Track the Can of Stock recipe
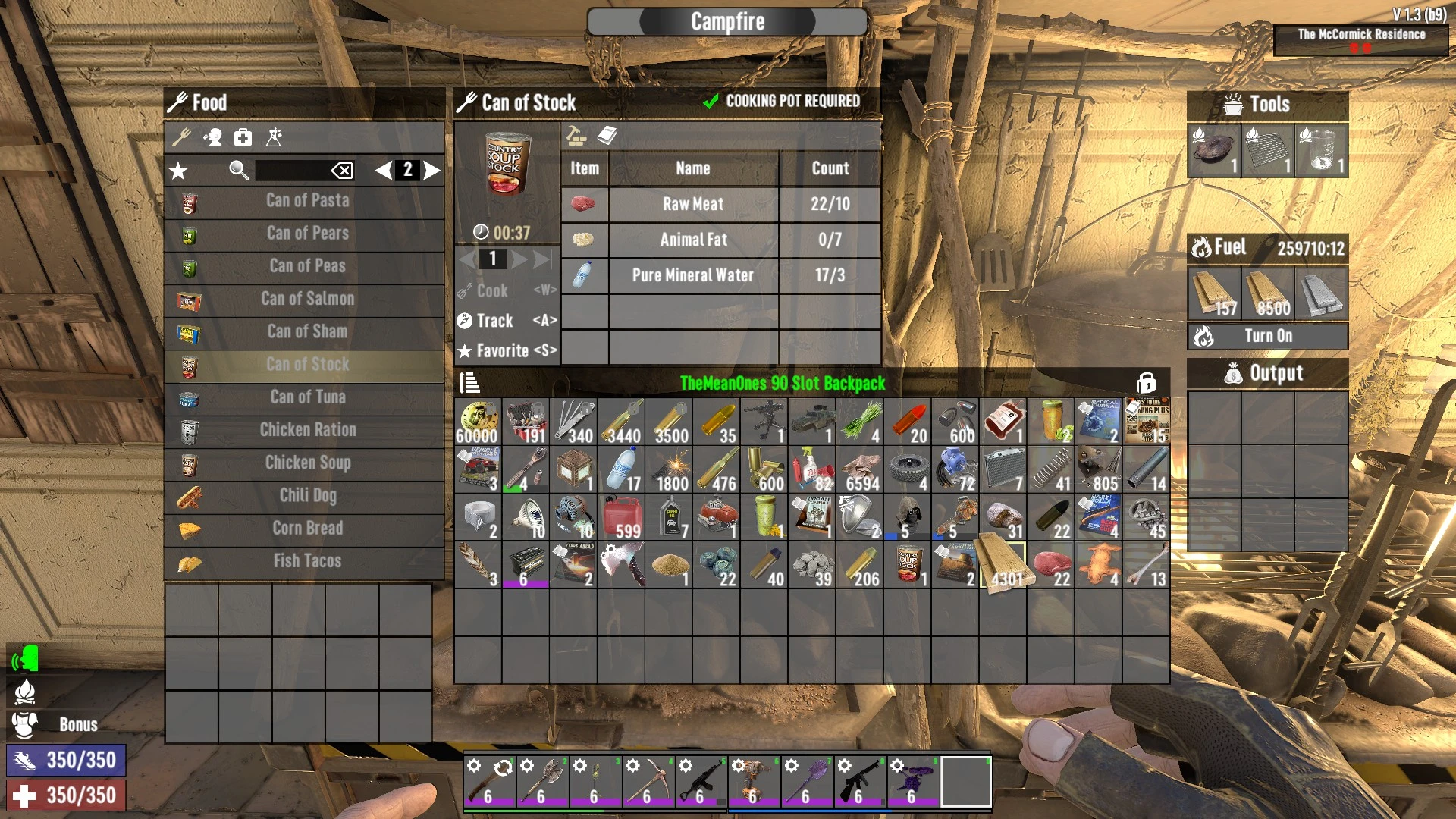 (507, 321)
